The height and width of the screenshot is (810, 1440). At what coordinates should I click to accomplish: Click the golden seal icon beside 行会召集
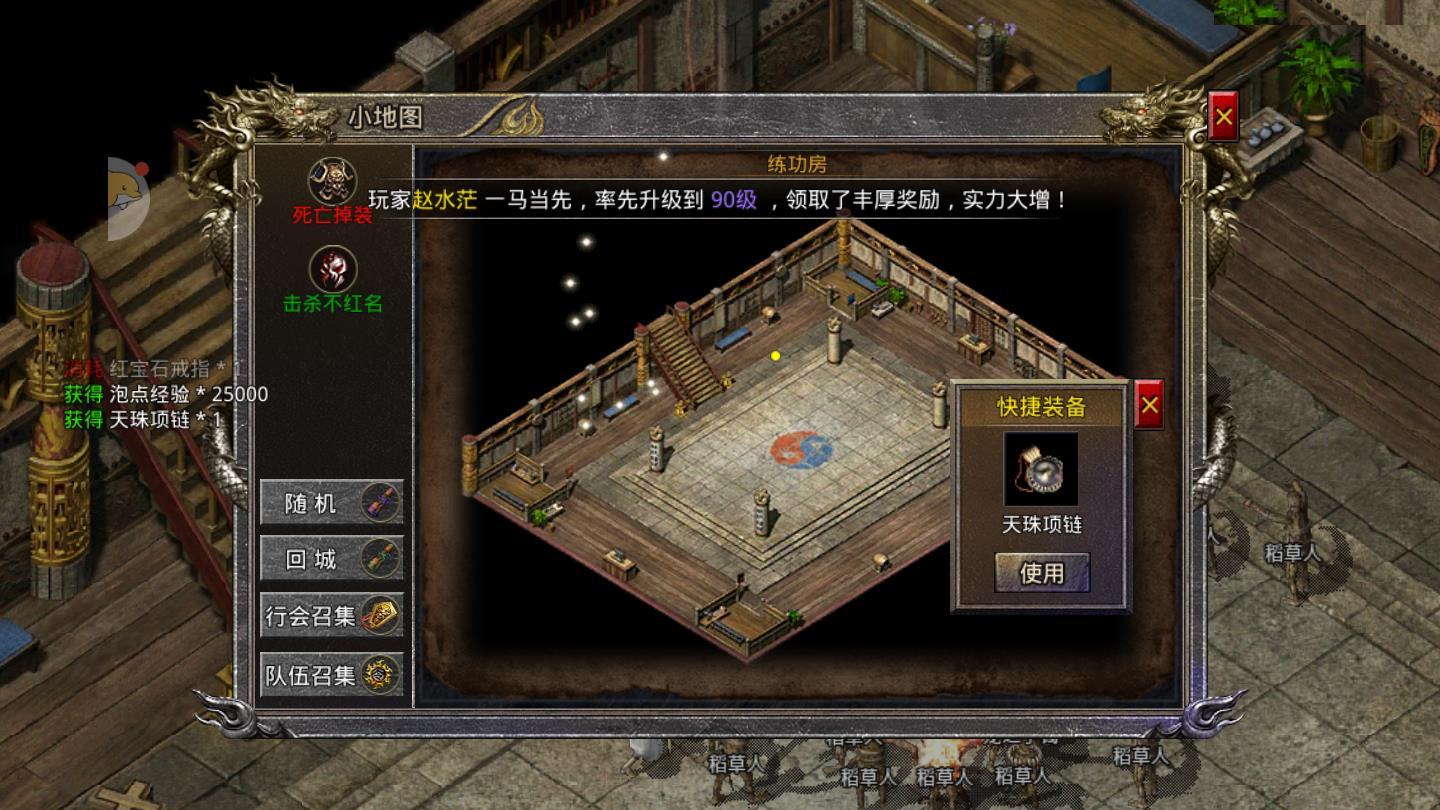tap(382, 617)
